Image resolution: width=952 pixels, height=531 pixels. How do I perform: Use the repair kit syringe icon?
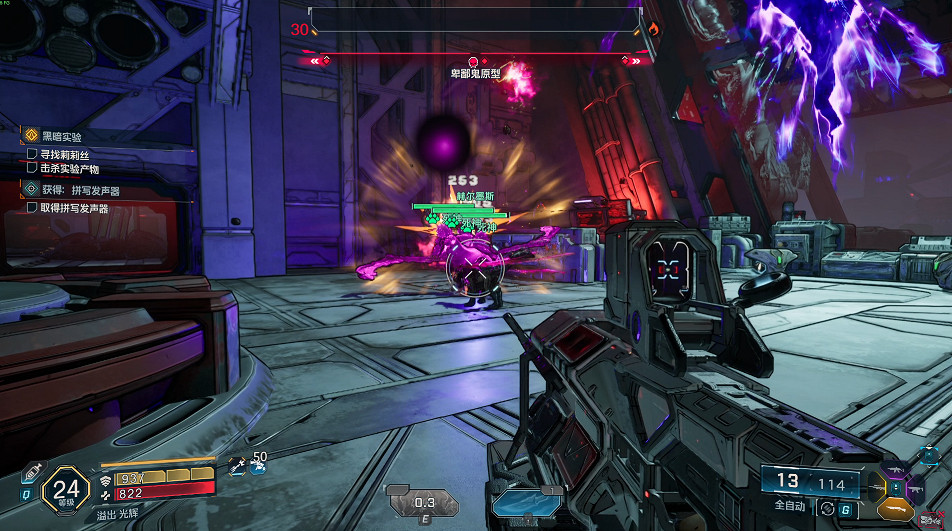point(29,470)
